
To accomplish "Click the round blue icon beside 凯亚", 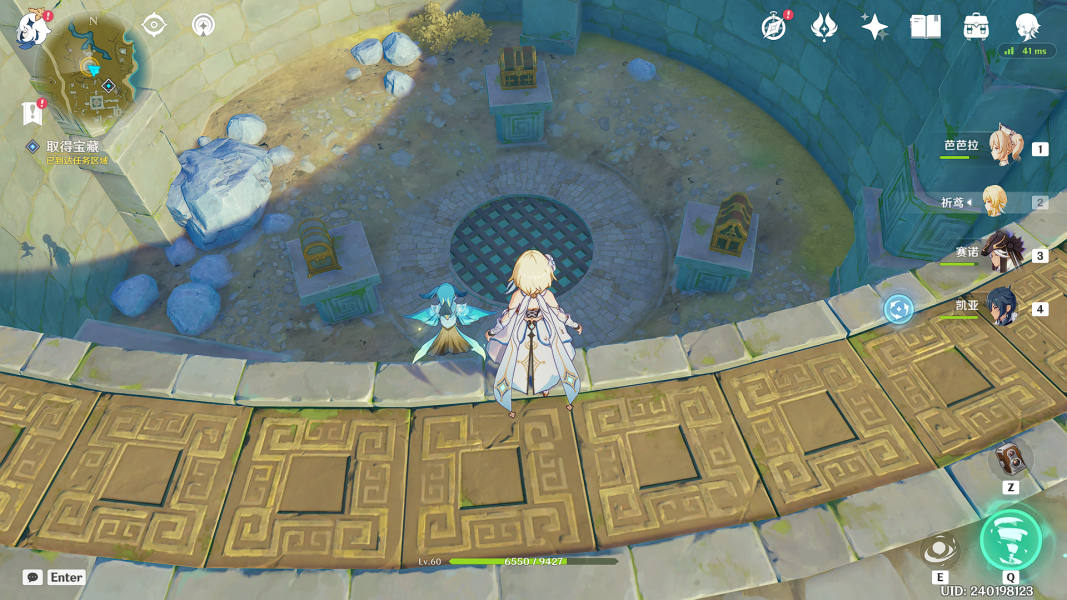I will 898,308.
